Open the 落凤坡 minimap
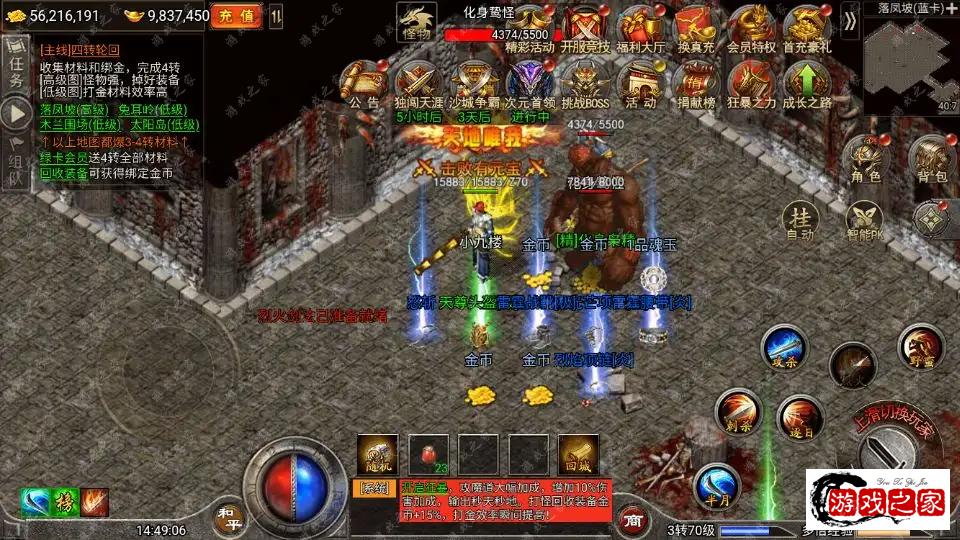Image resolution: width=960 pixels, height=540 pixels. click(910, 55)
